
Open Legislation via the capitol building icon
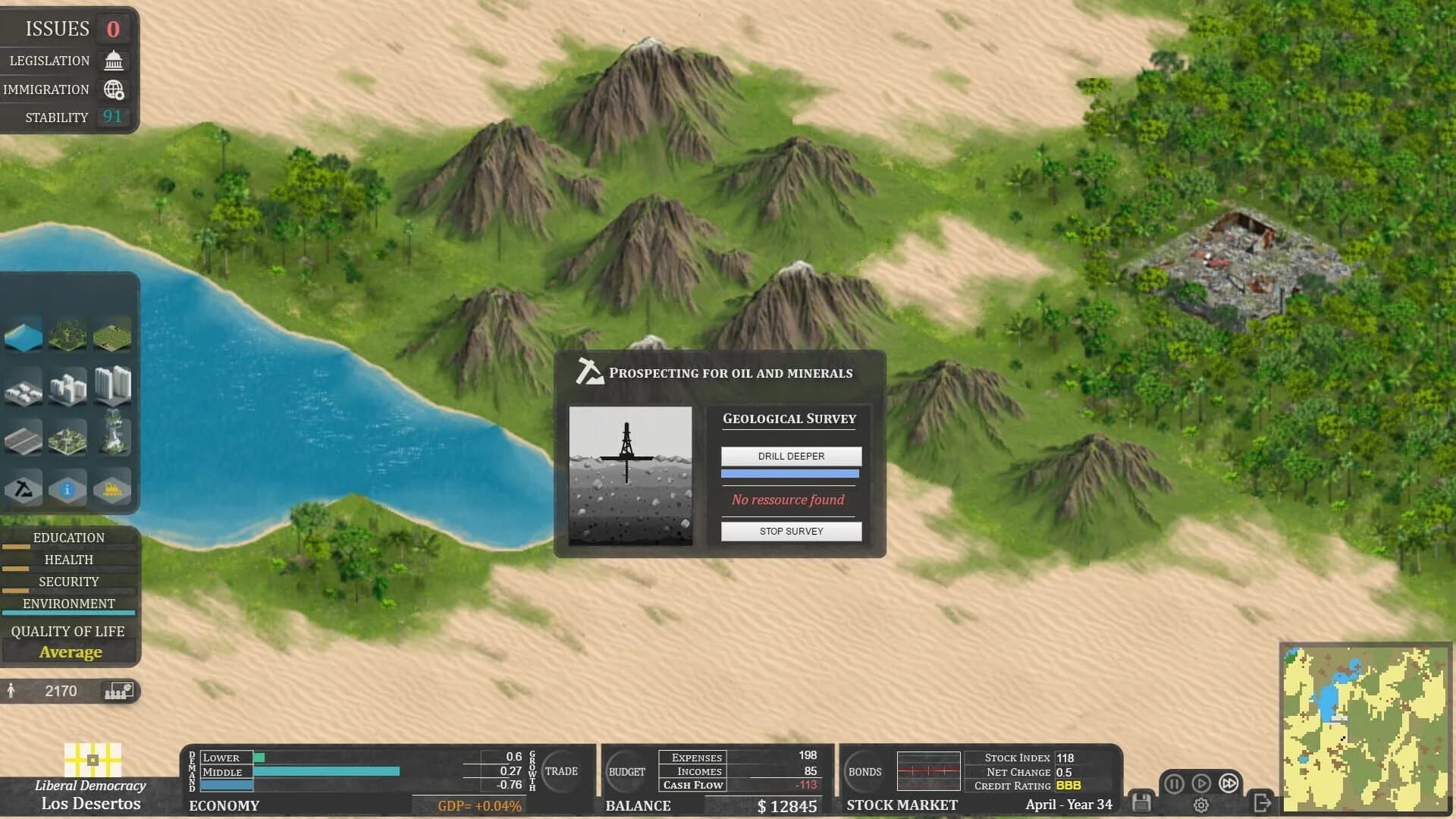click(112, 60)
